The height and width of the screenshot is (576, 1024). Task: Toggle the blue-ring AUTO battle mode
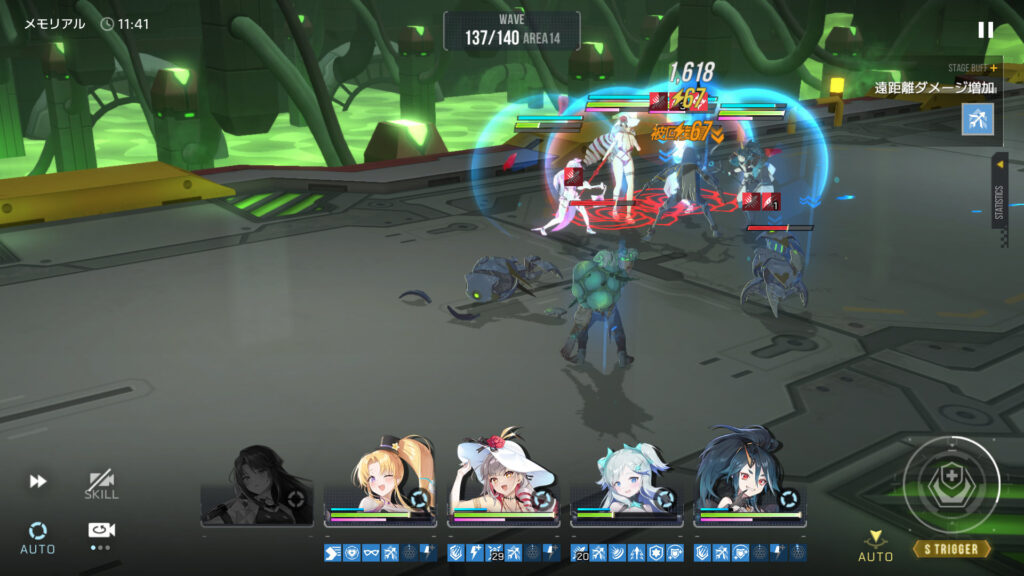[x=38, y=535]
